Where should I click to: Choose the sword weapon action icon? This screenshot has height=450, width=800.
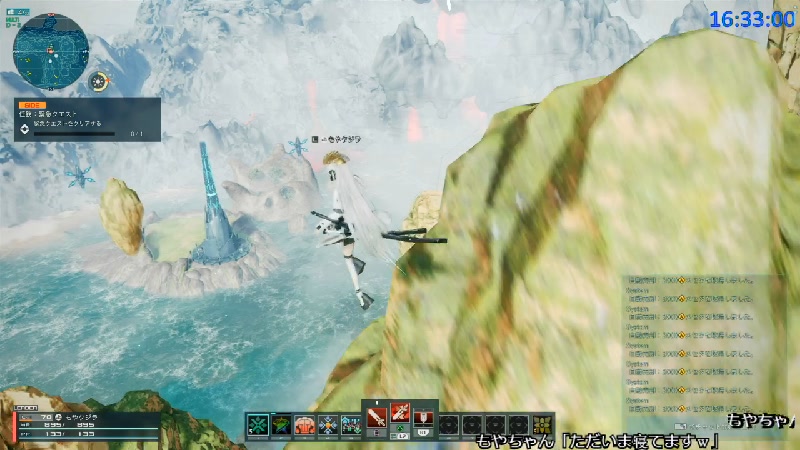point(377,416)
